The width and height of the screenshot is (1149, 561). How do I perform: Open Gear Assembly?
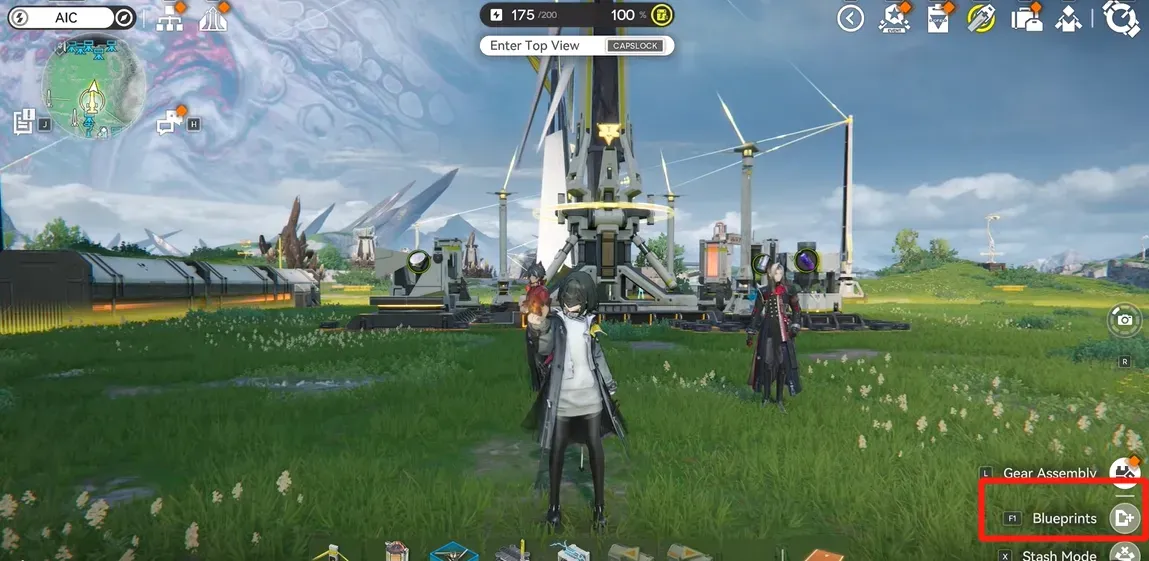[1126, 473]
